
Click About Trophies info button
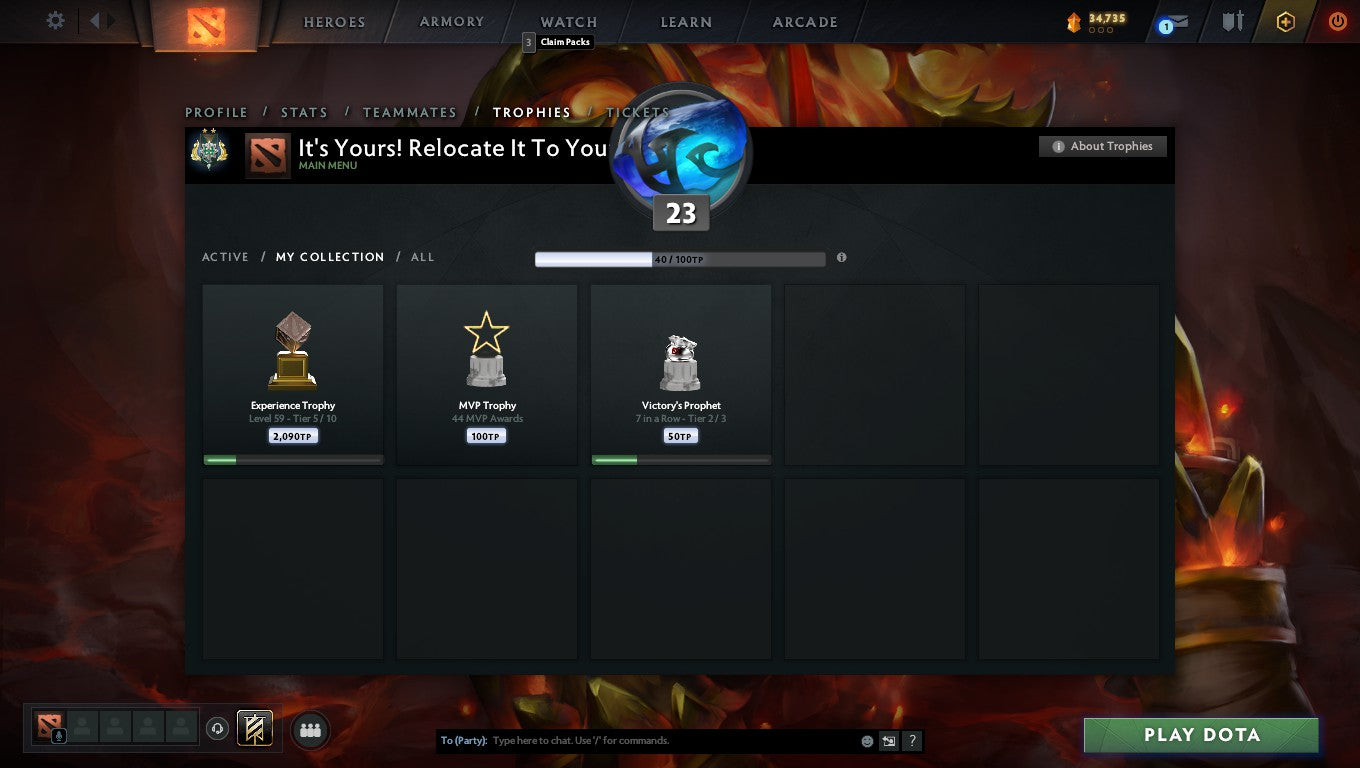[1102, 146]
